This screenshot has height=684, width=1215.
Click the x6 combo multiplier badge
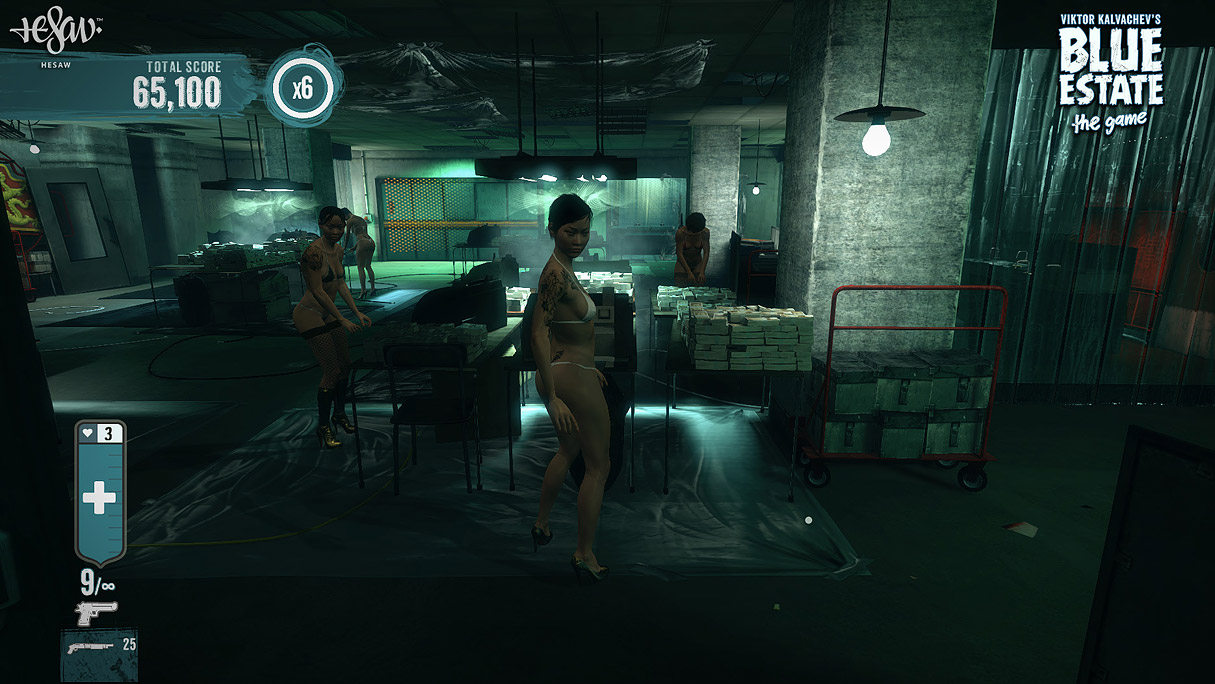[303, 87]
